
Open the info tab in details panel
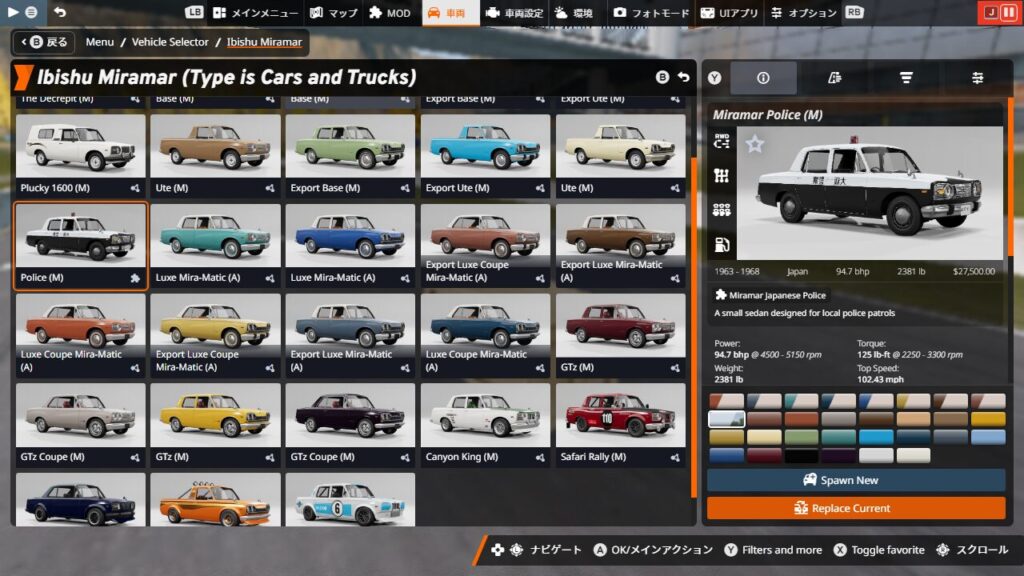(763, 78)
